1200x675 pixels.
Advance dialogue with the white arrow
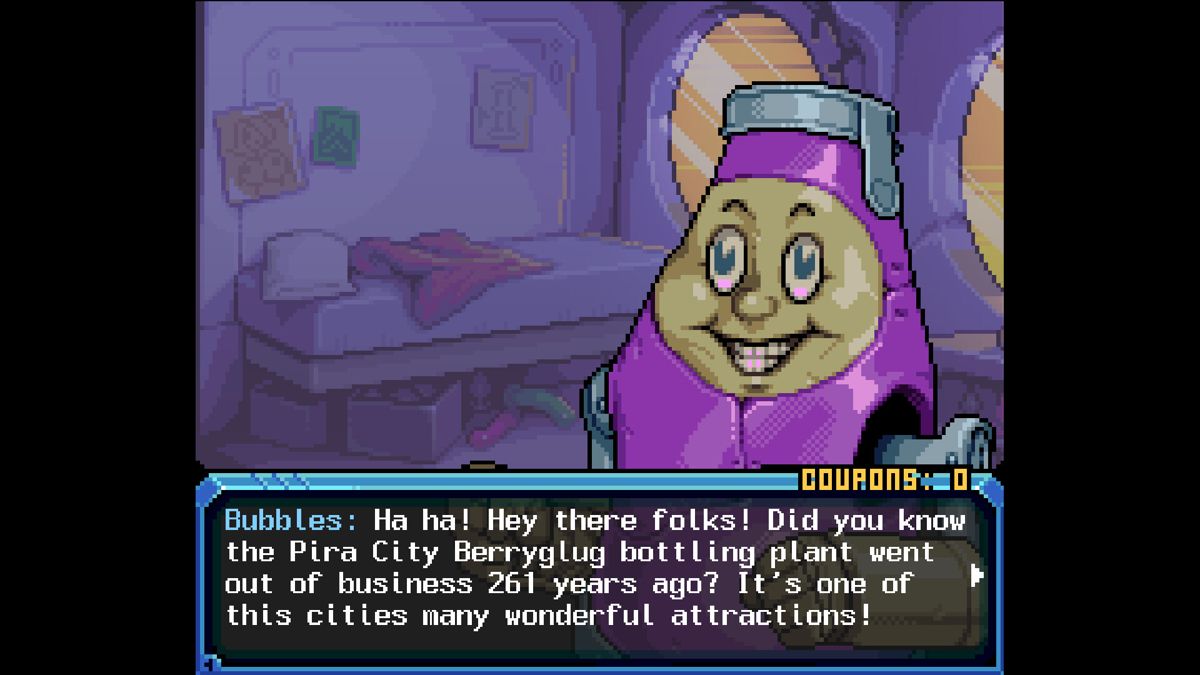[977, 575]
